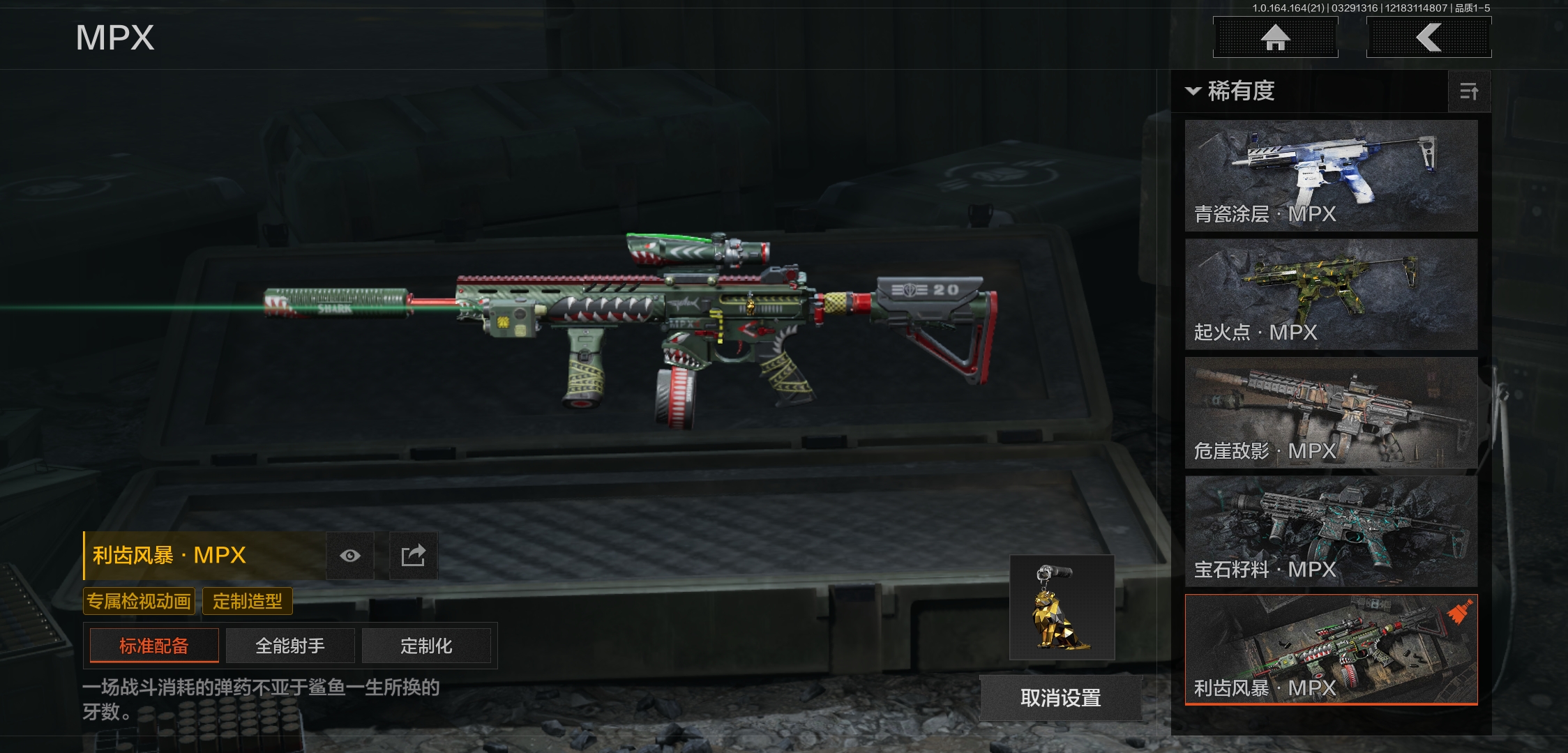Return to the home screen
This screenshot has width=1568, height=753.
tap(1275, 38)
